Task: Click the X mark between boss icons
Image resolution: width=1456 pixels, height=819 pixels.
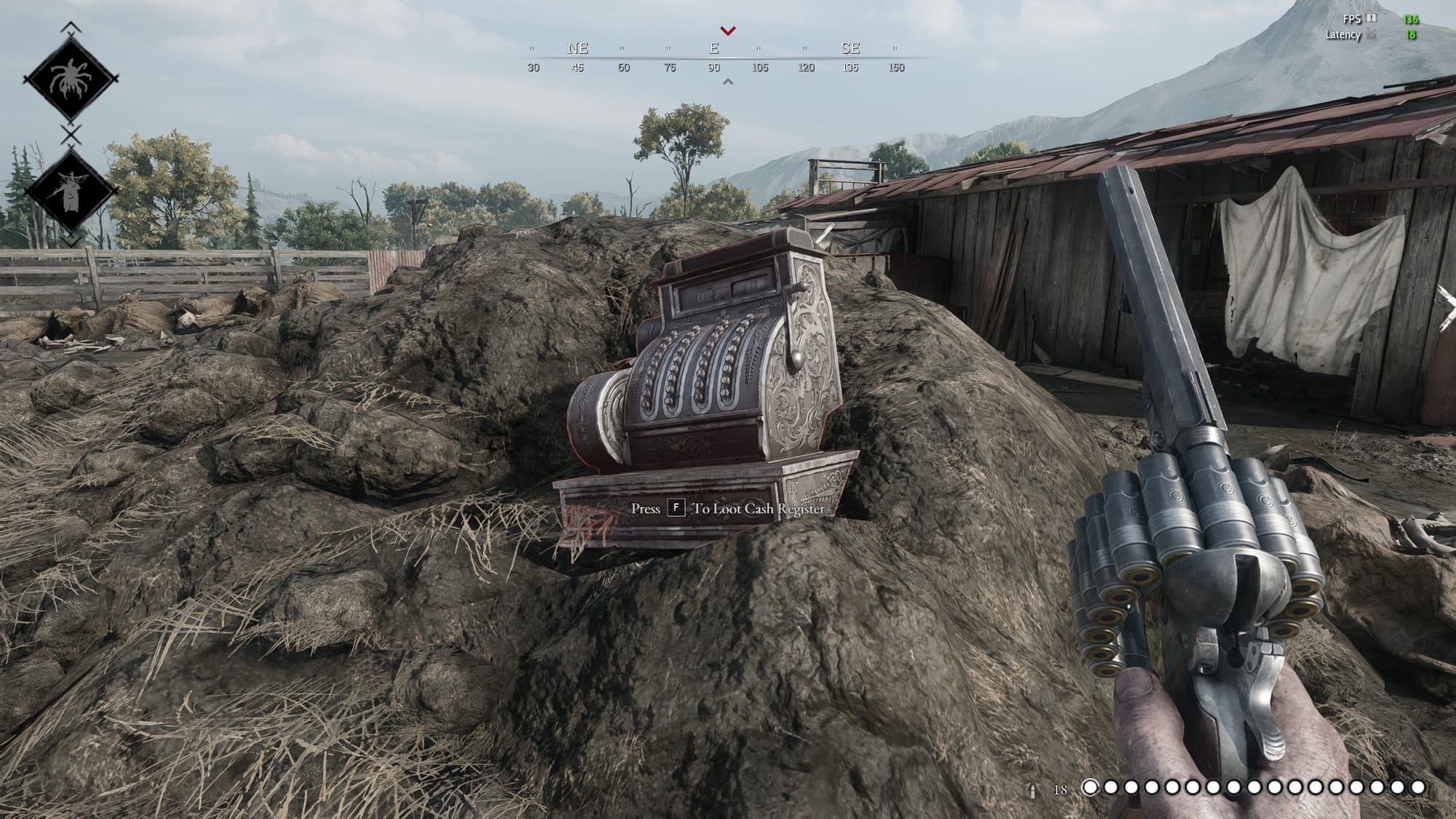Action: coord(71,135)
